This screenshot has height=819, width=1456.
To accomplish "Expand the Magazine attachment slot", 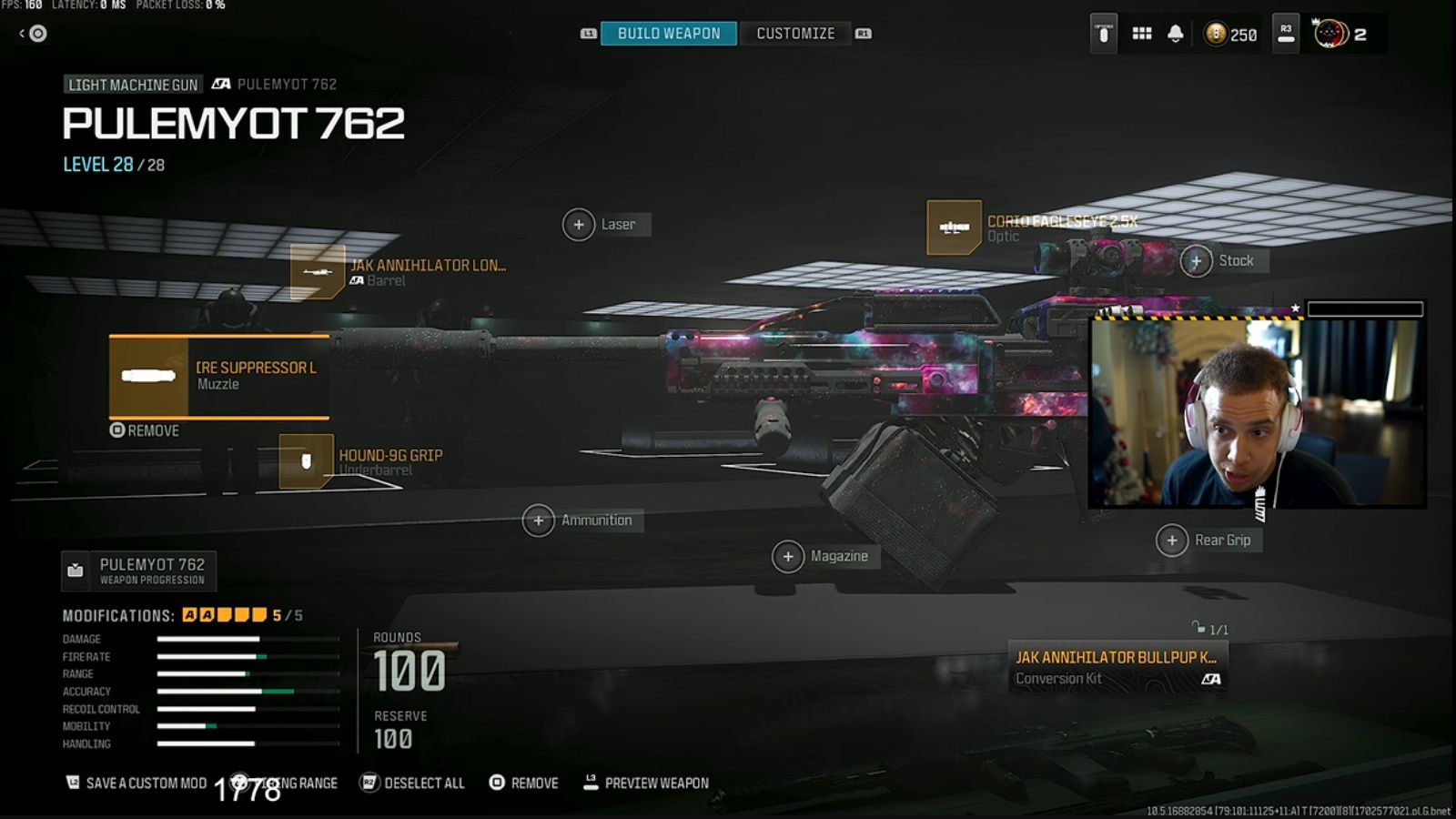I will click(x=788, y=555).
